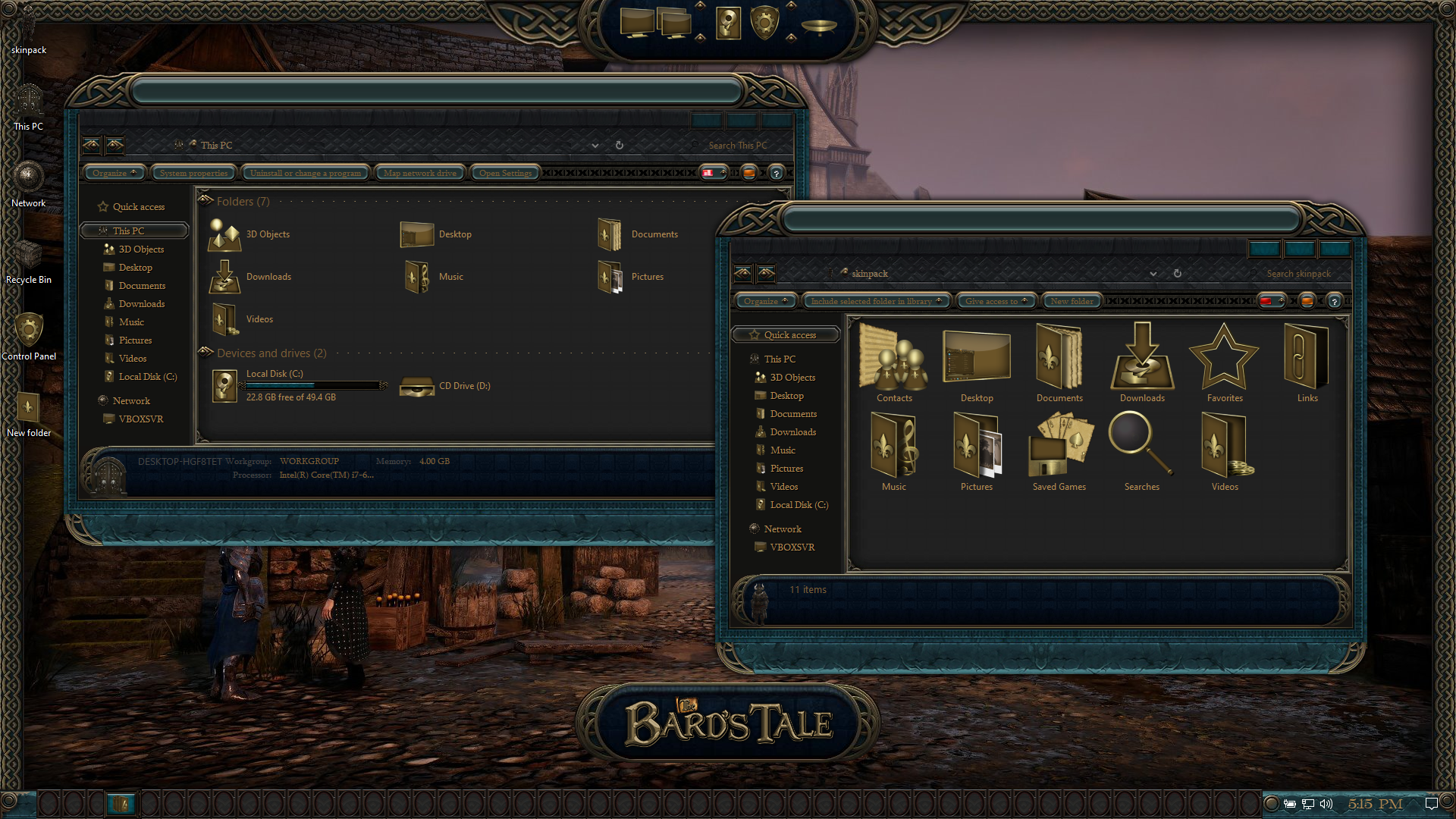This screenshot has height=819, width=1456.
Task: Open the taskbar clock showing 5:15 PM
Action: pyautogui.click(x=1375, y=804)
